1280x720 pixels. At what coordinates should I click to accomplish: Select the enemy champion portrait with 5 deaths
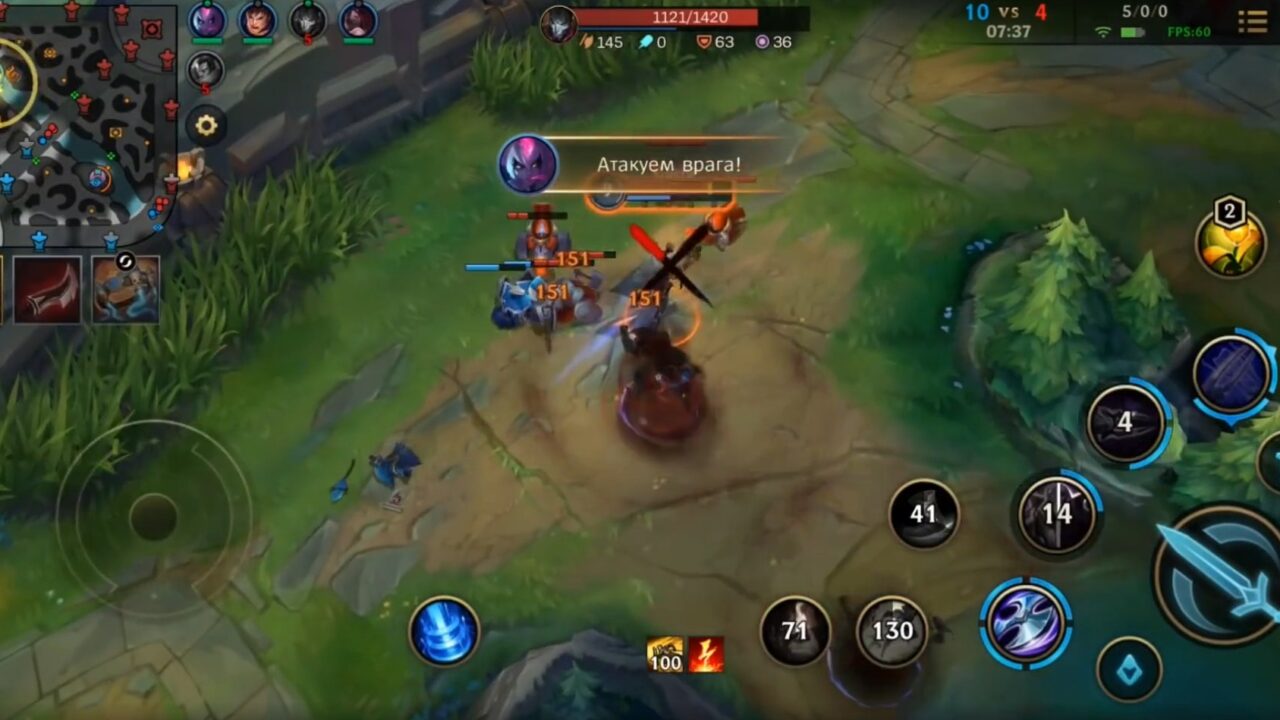coord(205,71)
